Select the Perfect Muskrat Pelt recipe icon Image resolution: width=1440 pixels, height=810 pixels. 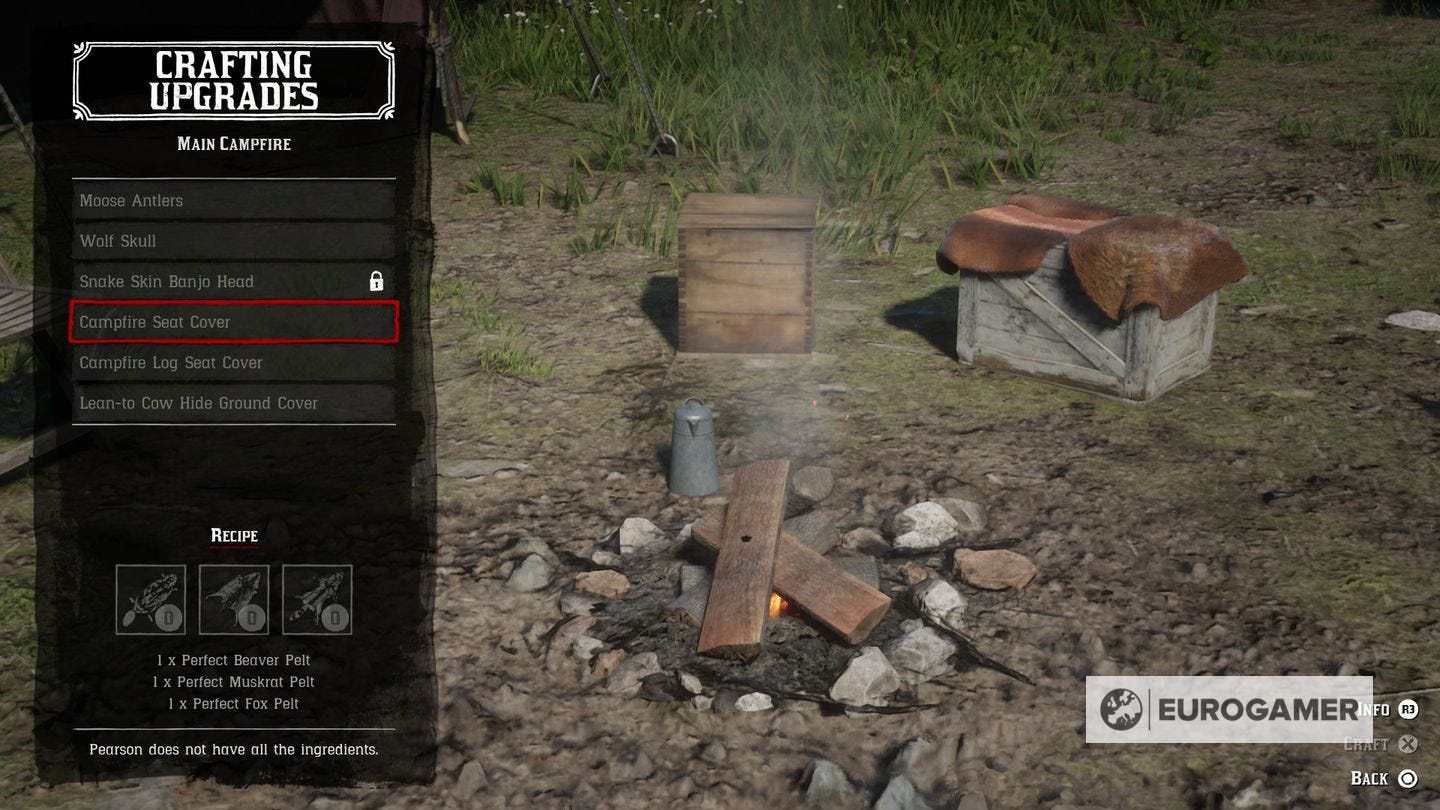(234, 598)
